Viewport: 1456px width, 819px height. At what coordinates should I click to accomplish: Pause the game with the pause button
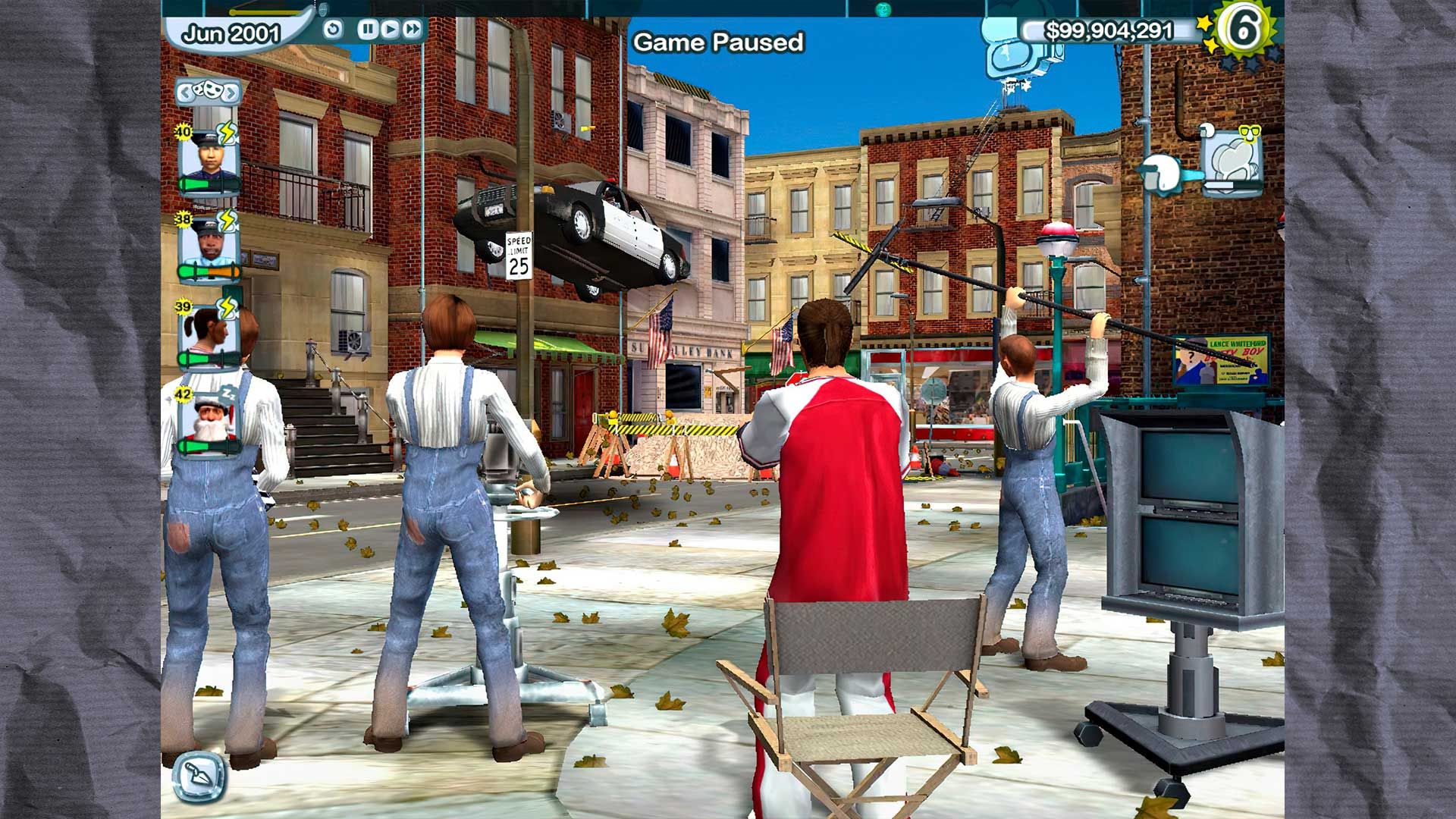click(x=368, y=30)
